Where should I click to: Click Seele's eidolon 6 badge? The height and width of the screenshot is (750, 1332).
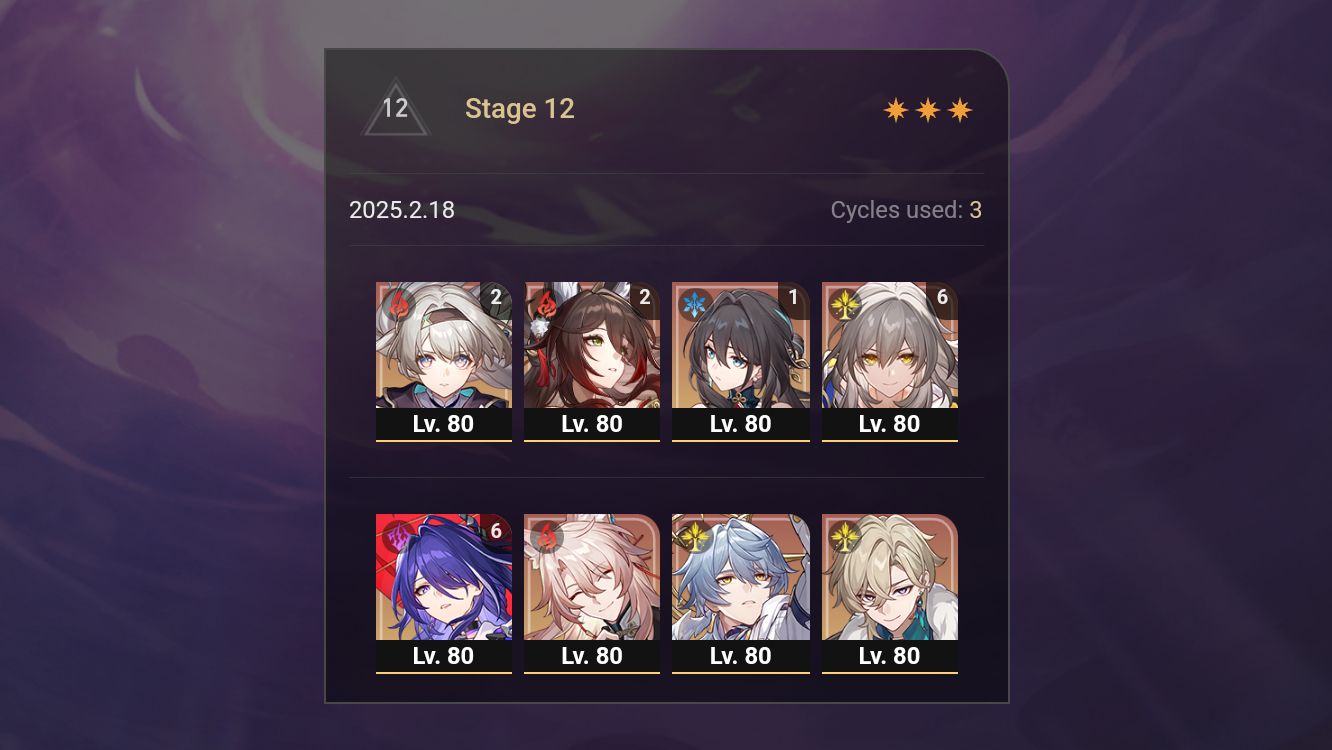tap(497, 532)
